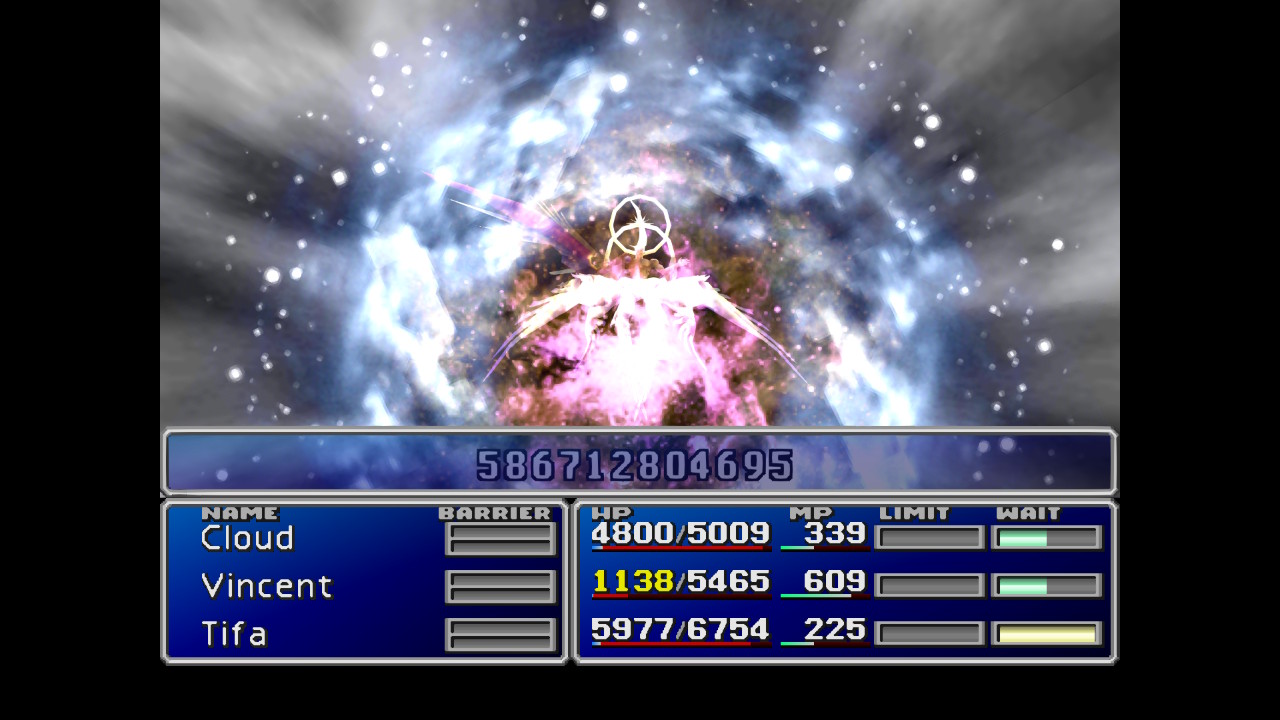This screenshot has height=720, width=1280.
Task: Click Vincent's limit break gauge
Action: click(x=929, y=584)
